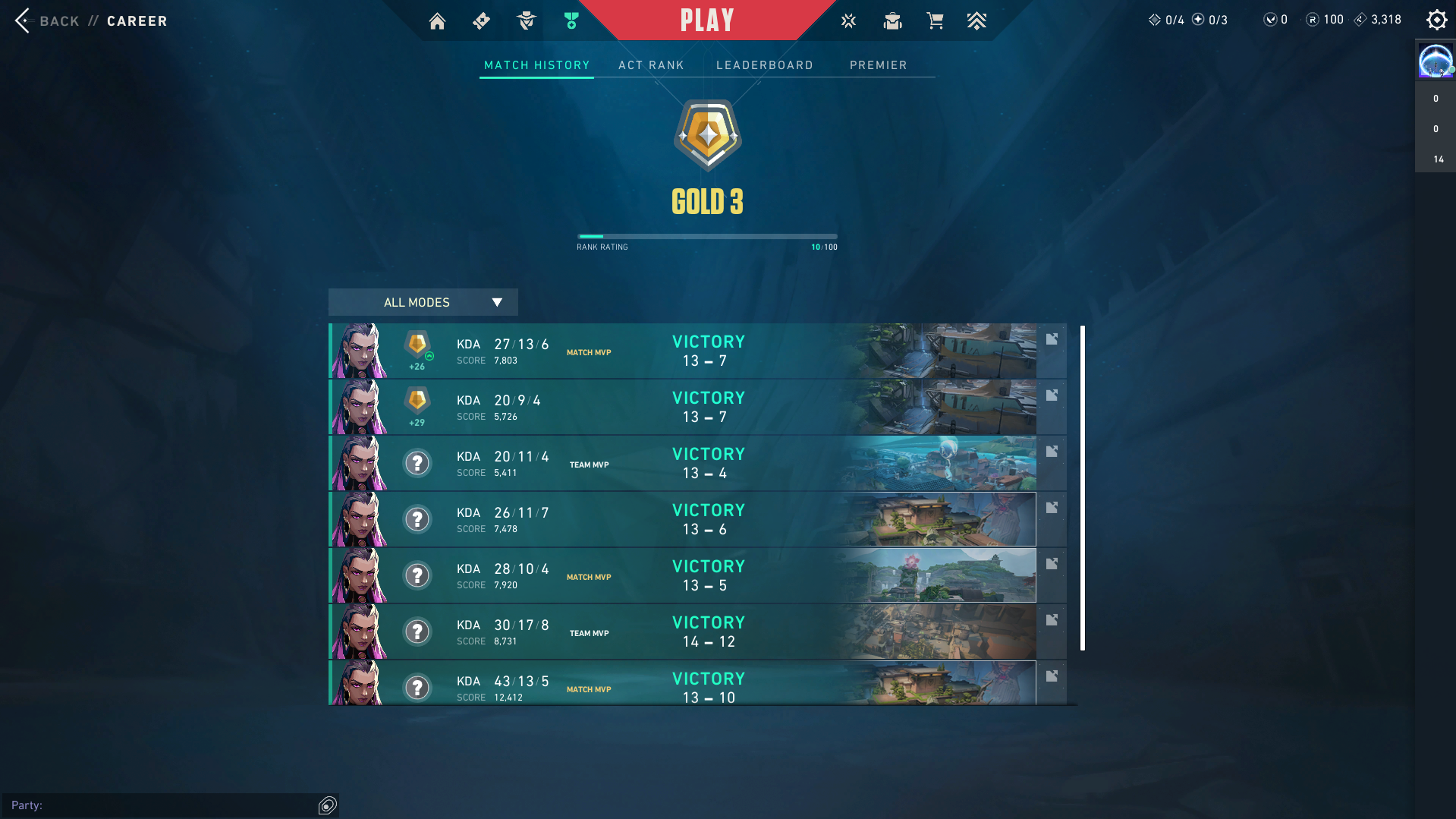Select the 13 – 4 victory match row
The height and width of the screenshot is (819, 1456).
click(683, 463)
